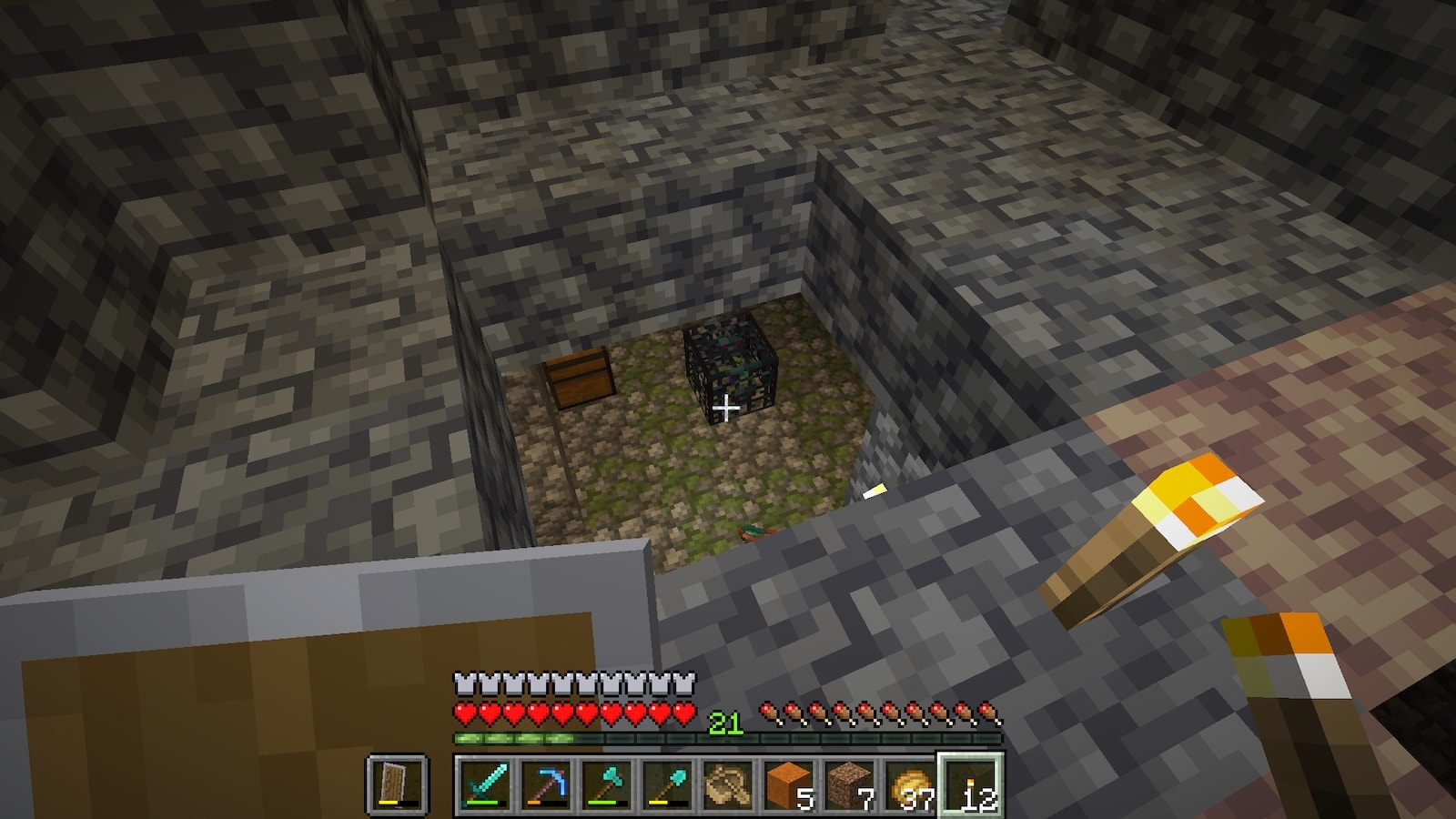Select the diamond pickaxe hotbar slot

(544, 784)
